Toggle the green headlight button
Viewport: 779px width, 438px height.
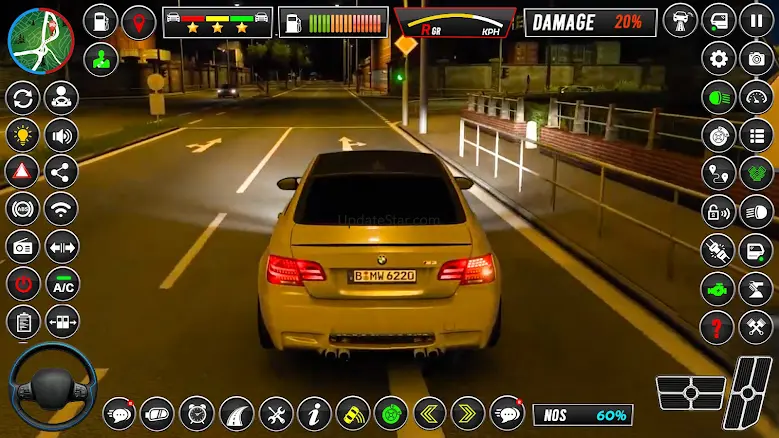point(718,97)
